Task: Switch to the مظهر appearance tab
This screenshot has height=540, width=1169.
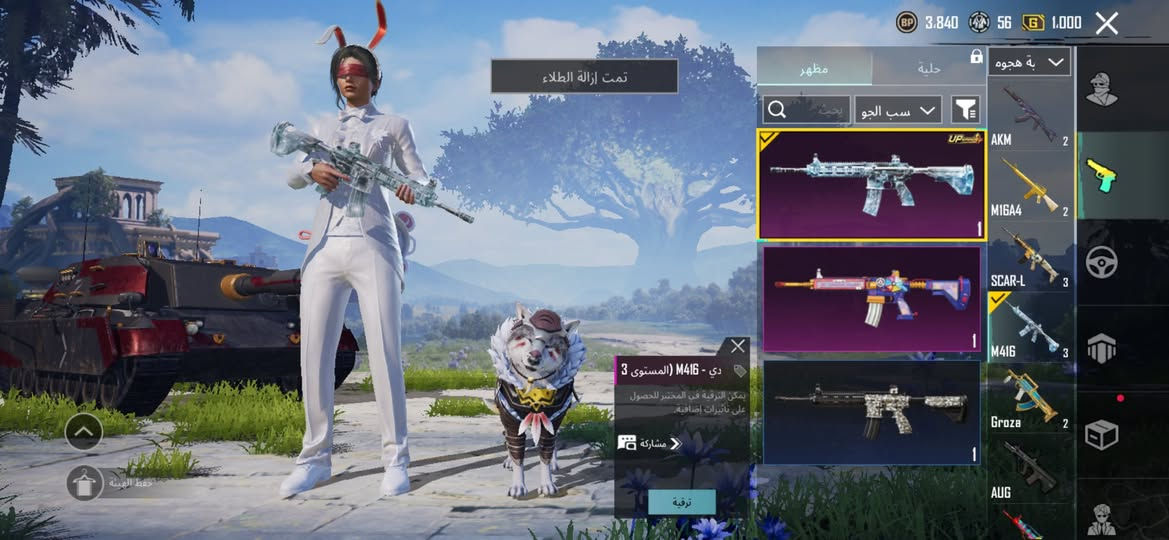Action: click(x=813, y=68)
